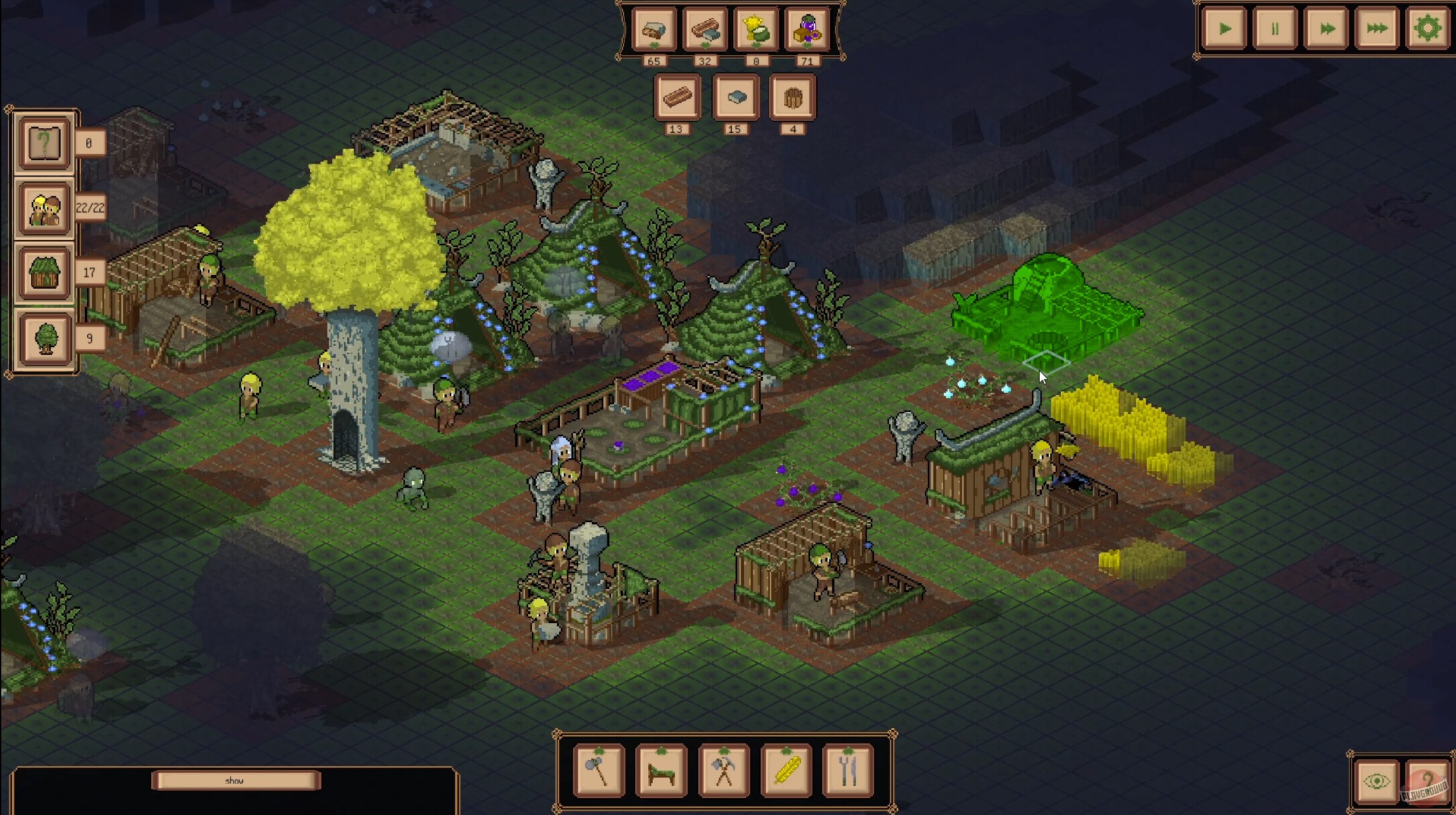Pause the game simulation

click(x=1274, y=28)
